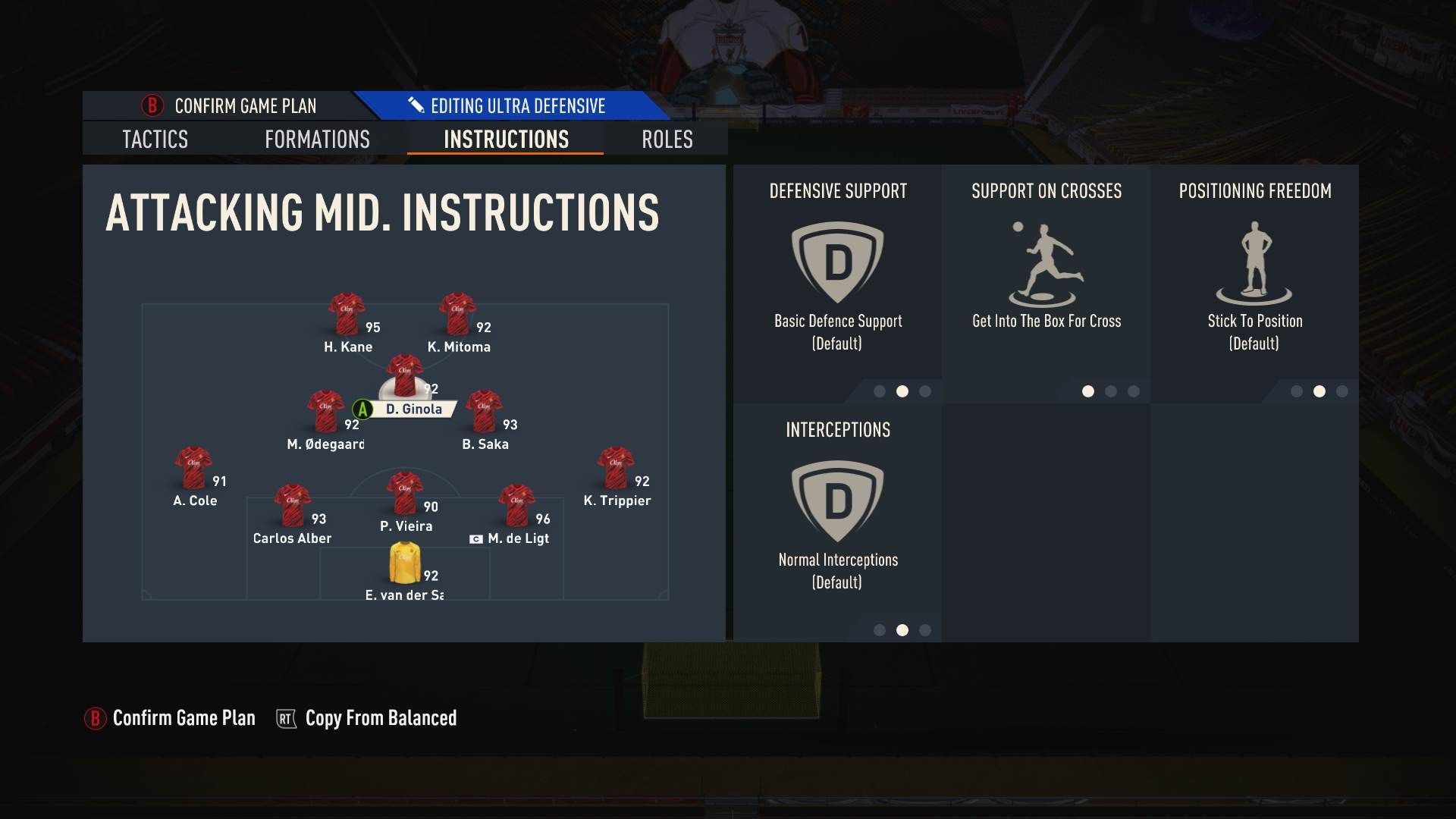Screen dimensions: 1456x819
Task: Click the pencil icon beside Editing Ultra Defensive
Action: tap(416, 105)
